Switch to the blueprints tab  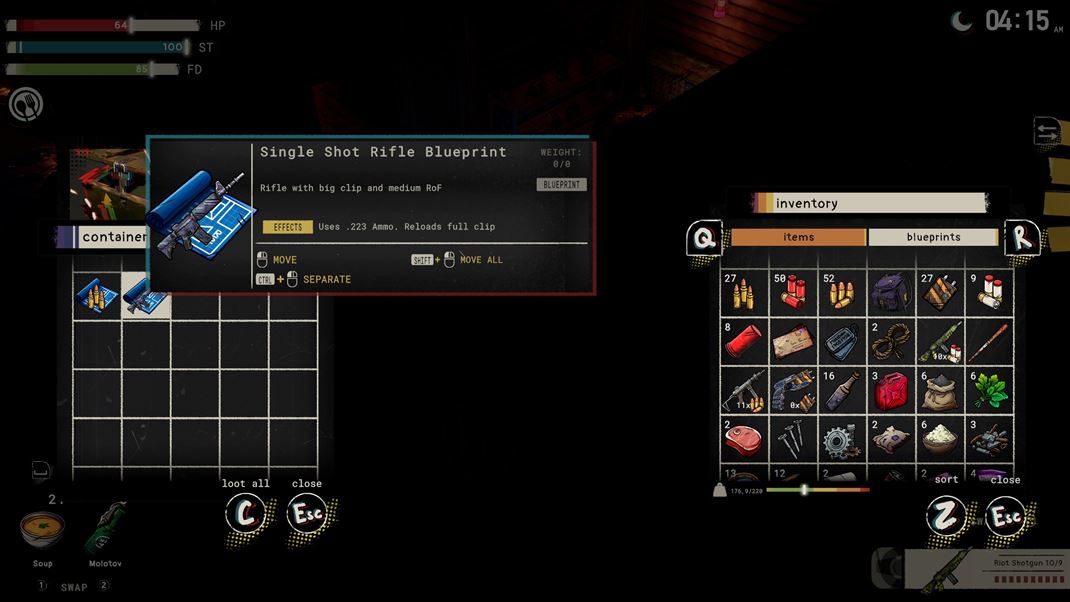[932, 237]
